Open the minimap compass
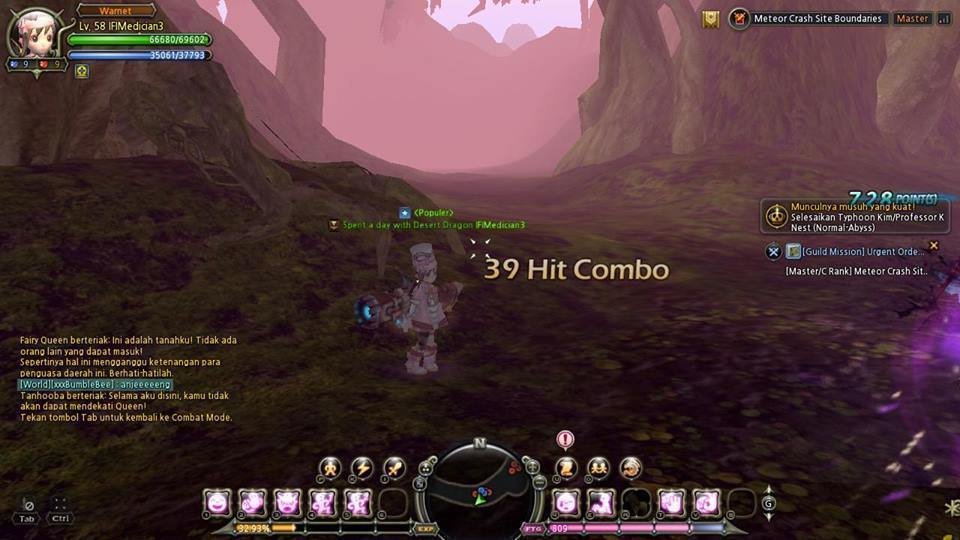 pos(480,485)
